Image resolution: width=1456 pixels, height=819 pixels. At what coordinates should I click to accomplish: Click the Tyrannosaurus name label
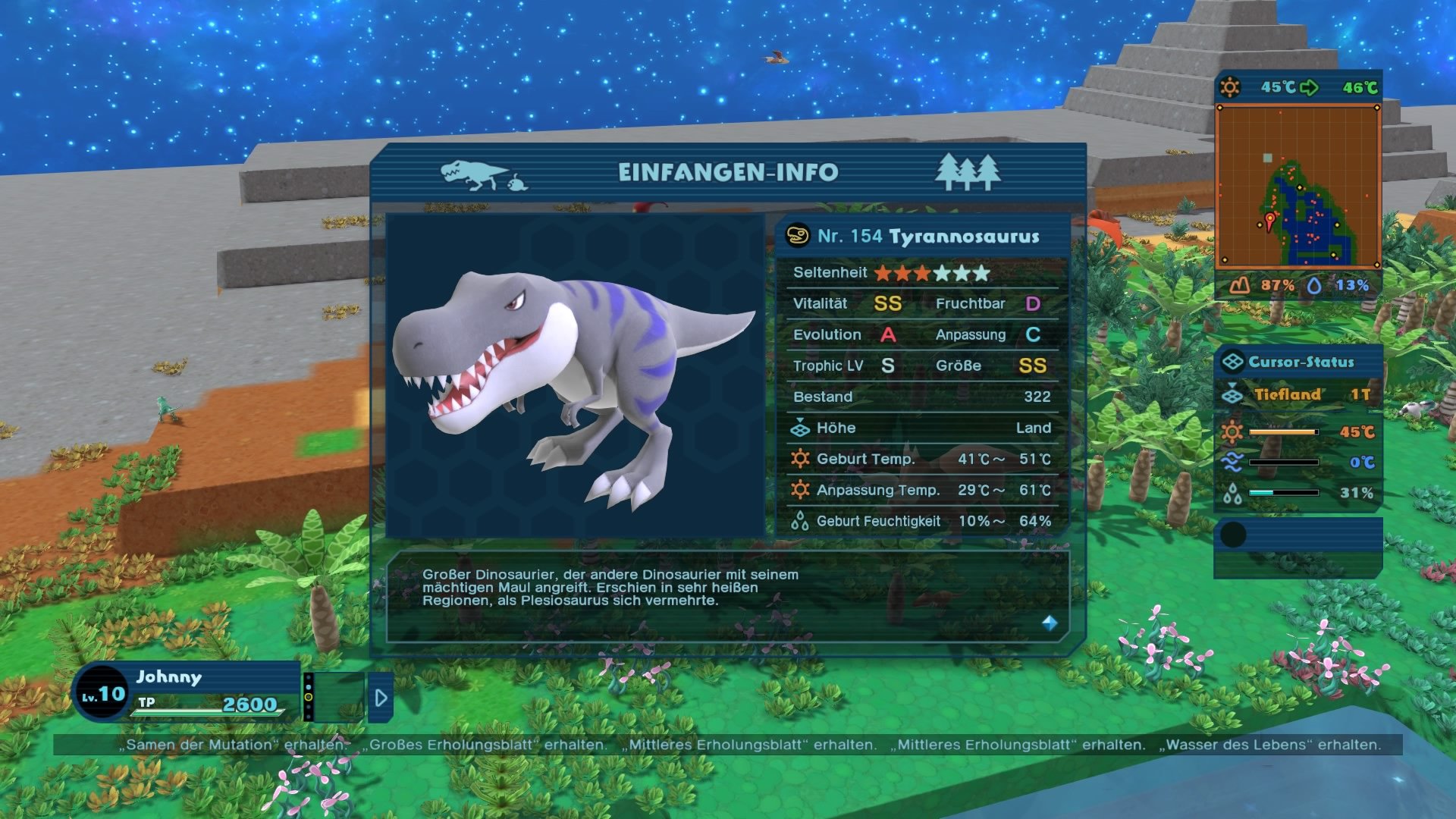point(963,236)
